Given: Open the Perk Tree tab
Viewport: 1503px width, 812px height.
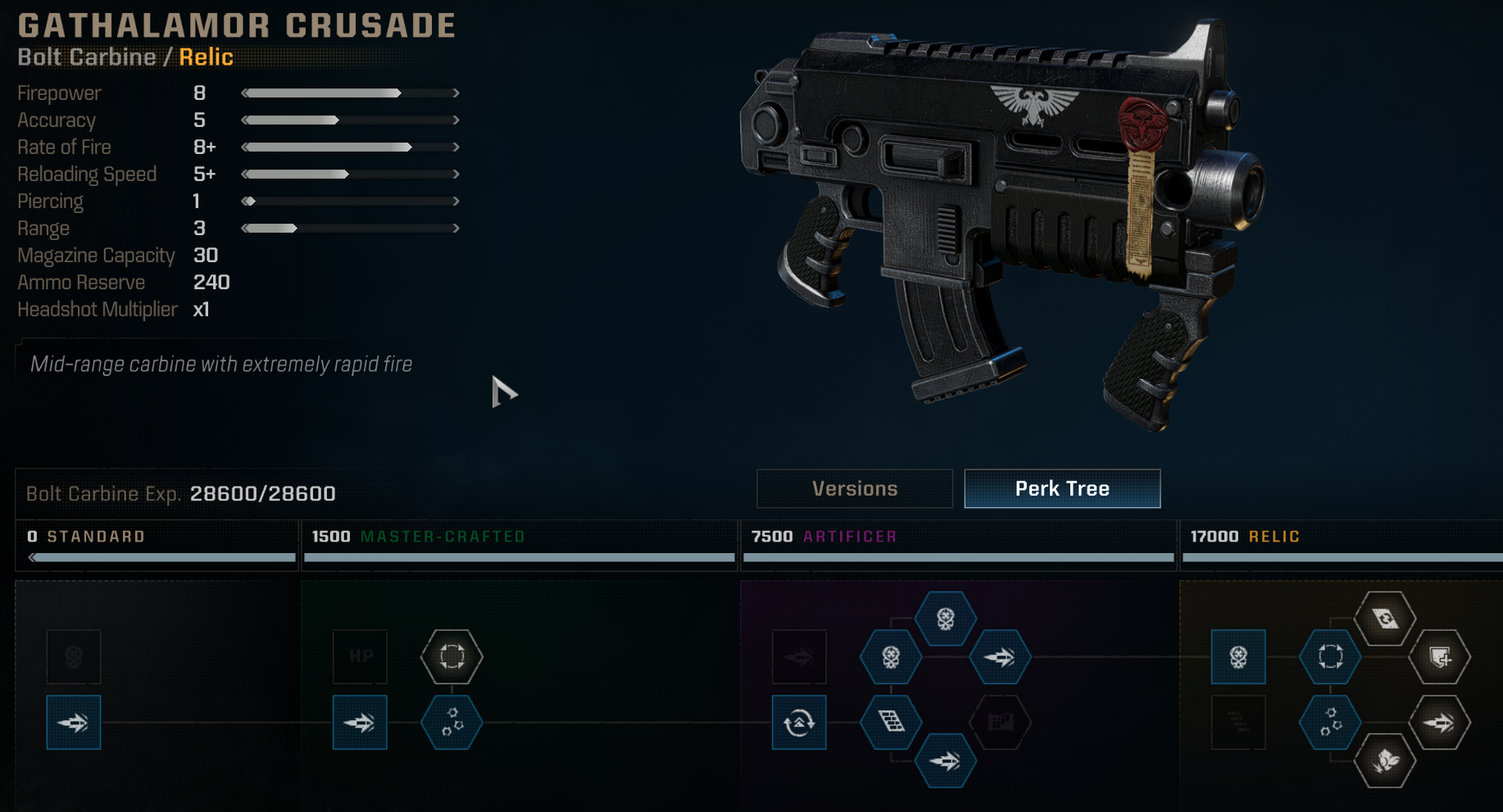Looking at the screenshot, I should click(1062, 488).
